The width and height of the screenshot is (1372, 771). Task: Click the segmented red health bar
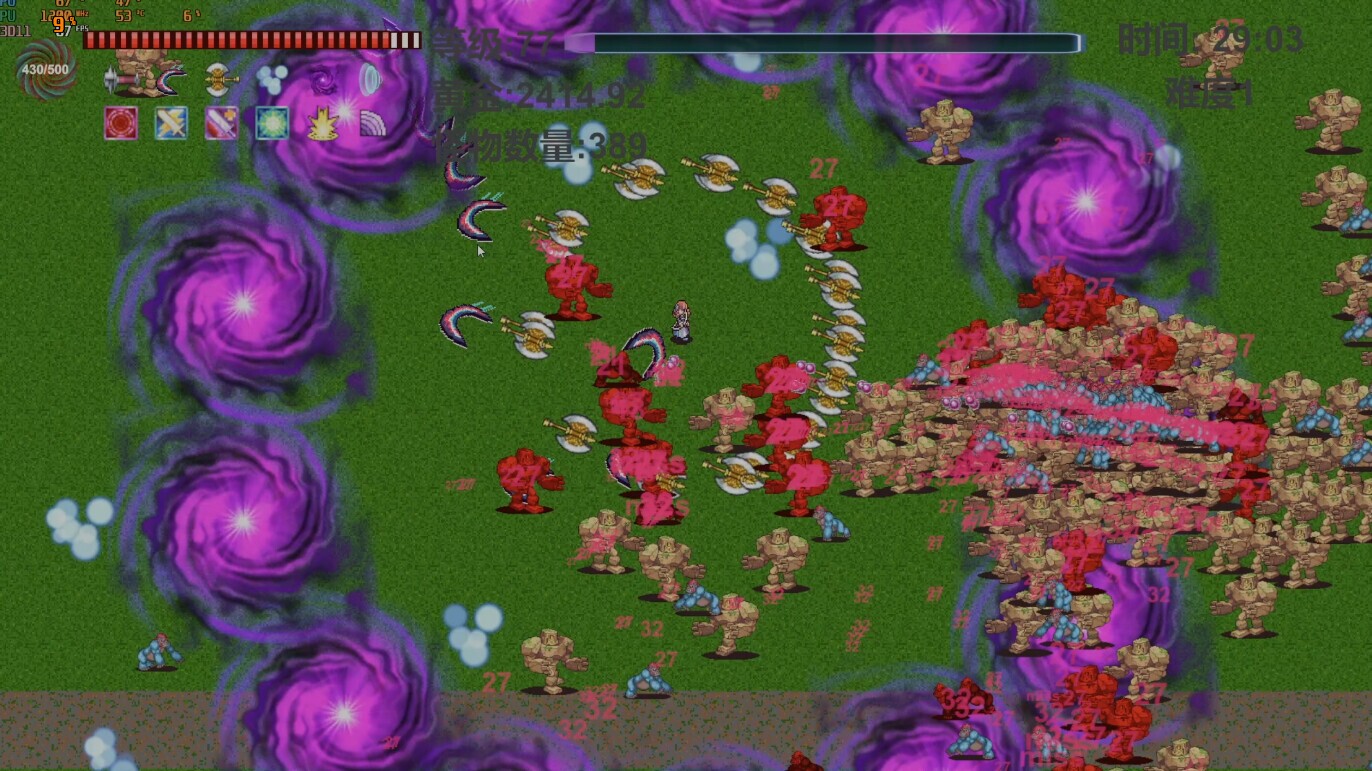pos(250,42)
